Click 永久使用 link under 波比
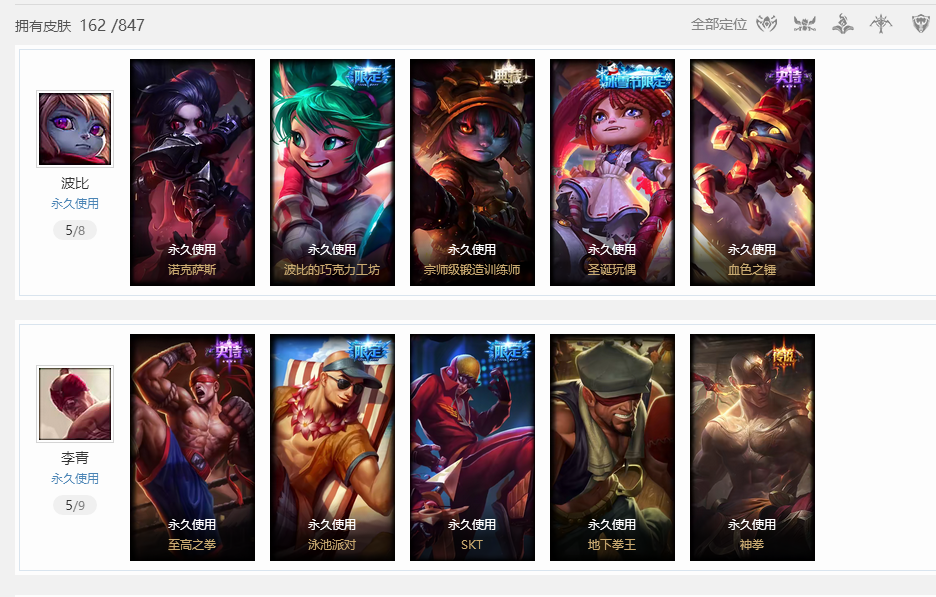936x597 pixels. coord(75,204)
